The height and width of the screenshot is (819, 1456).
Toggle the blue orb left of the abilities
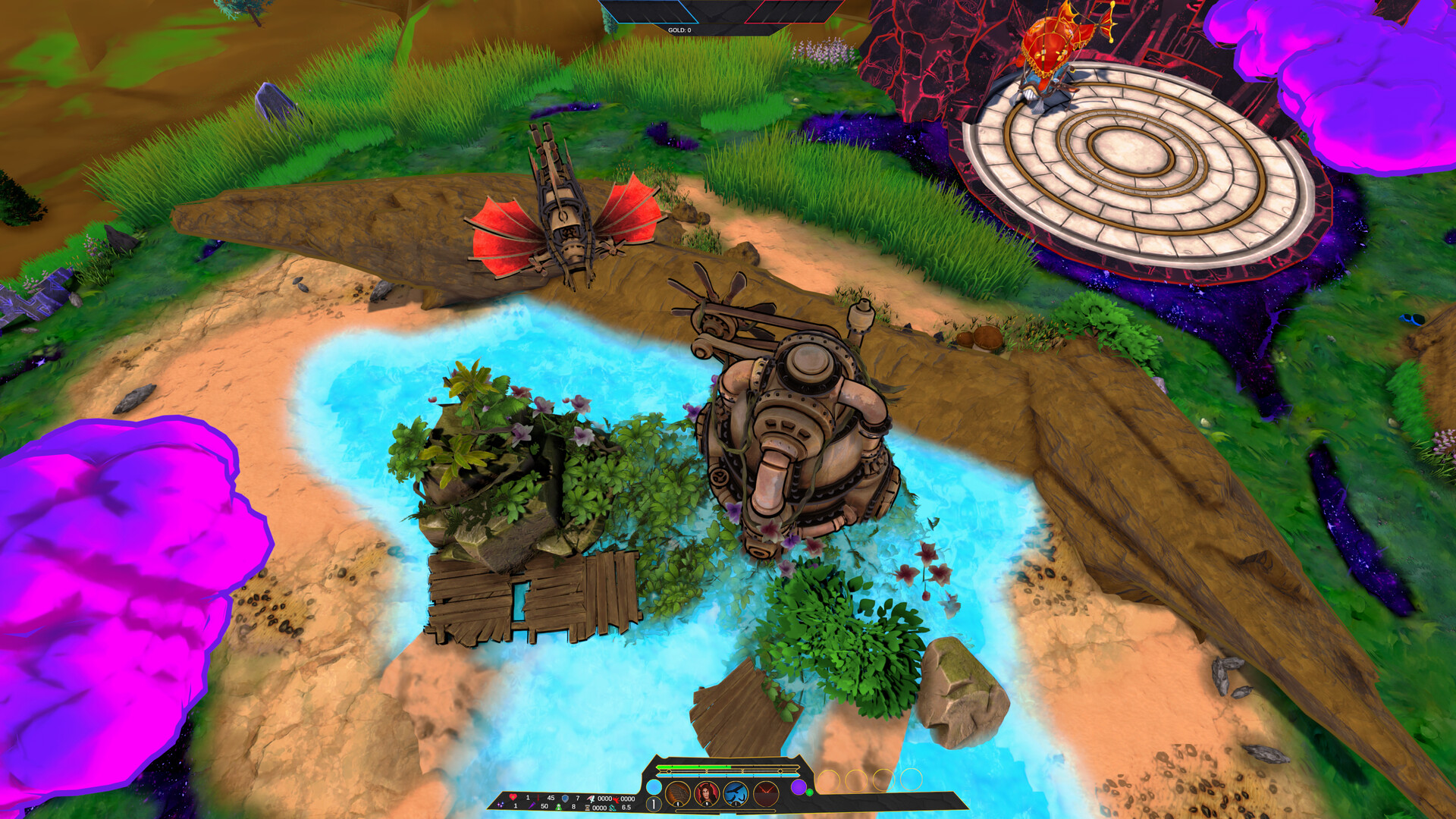point(654,787)
